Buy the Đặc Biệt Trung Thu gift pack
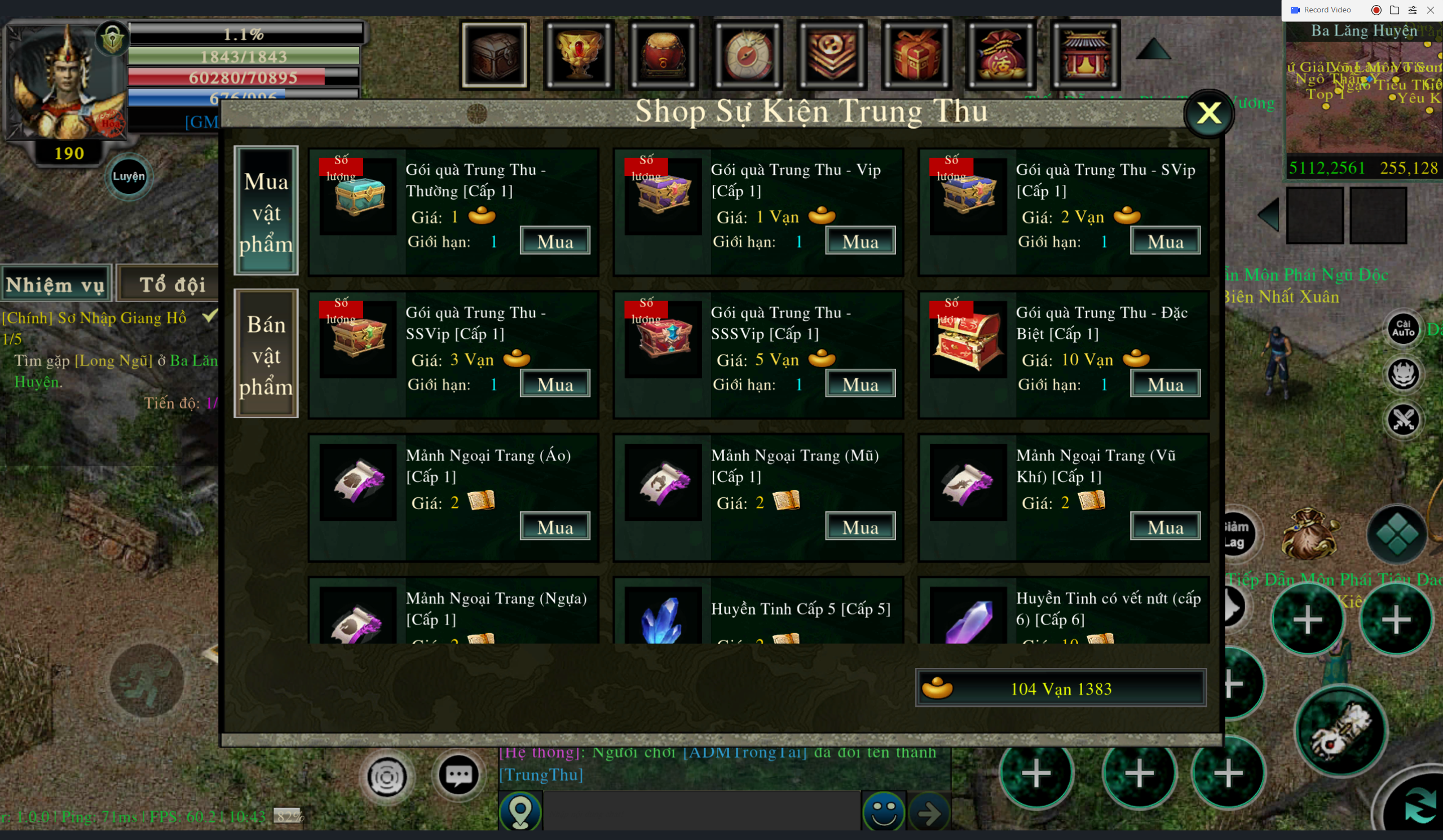The image size is (1443, 840). 1165,384
